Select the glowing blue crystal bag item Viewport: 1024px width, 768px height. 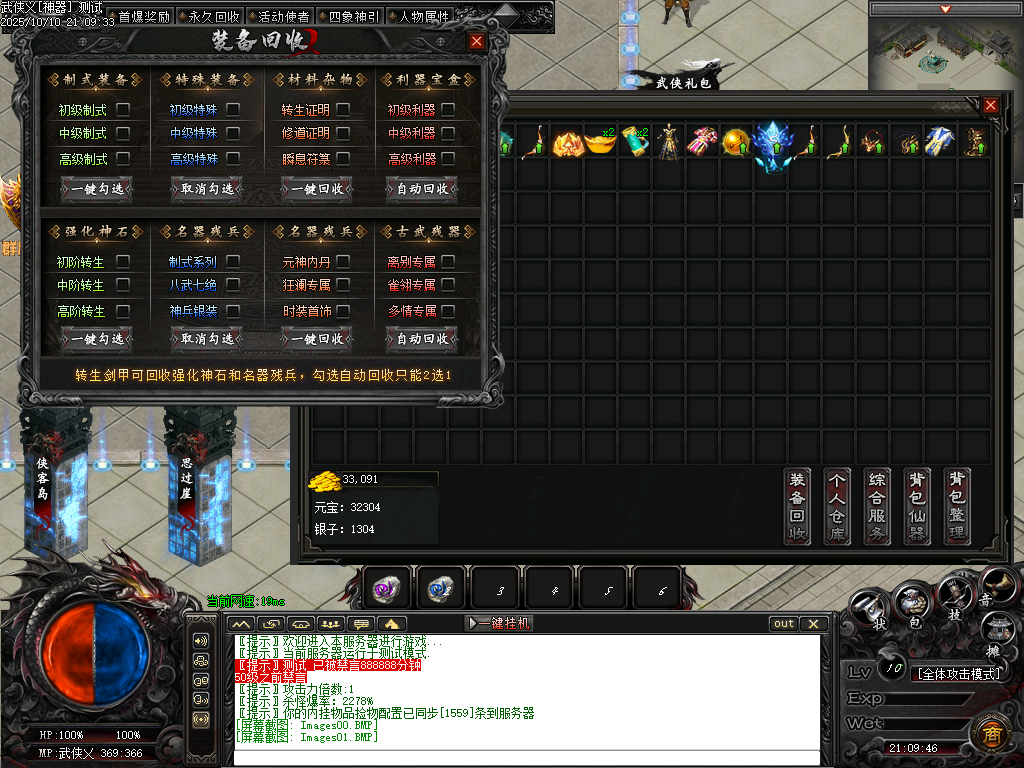771,143
